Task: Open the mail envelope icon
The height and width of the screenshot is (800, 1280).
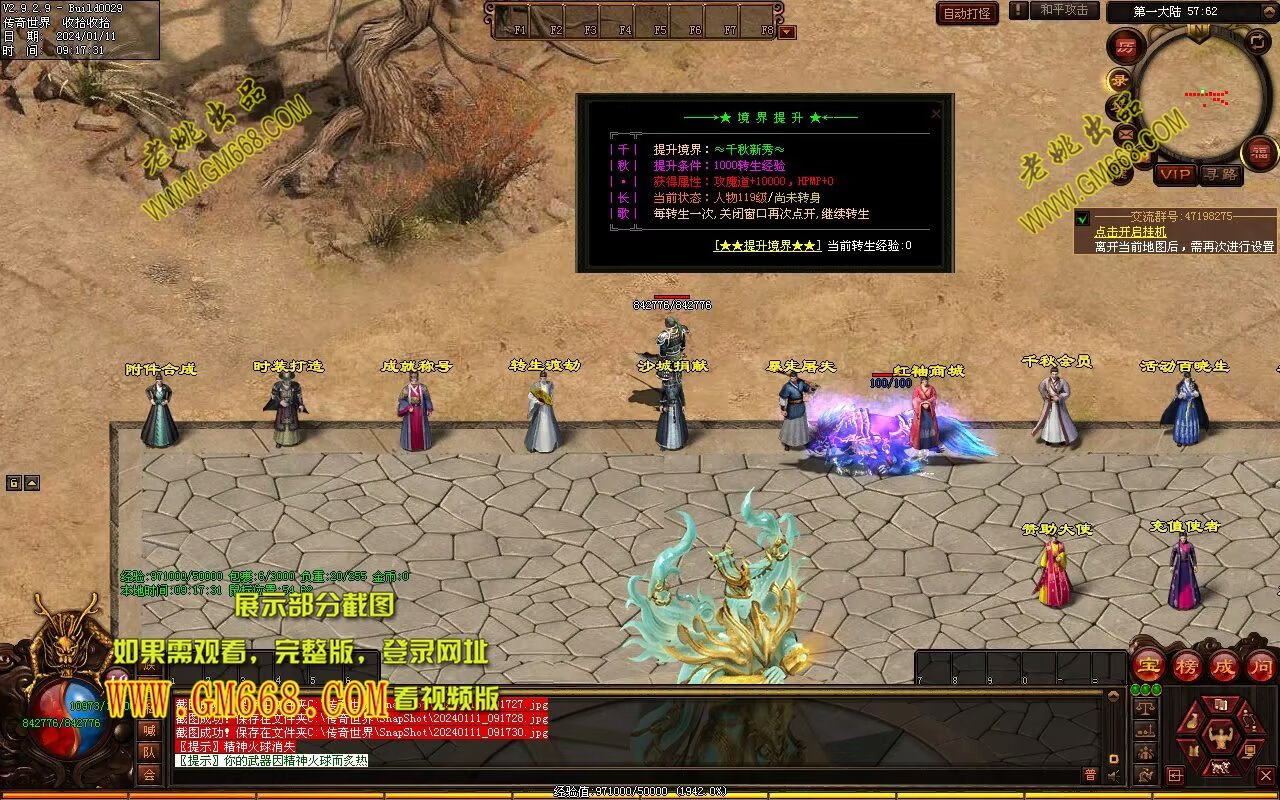Action: tap(1125, 133)
